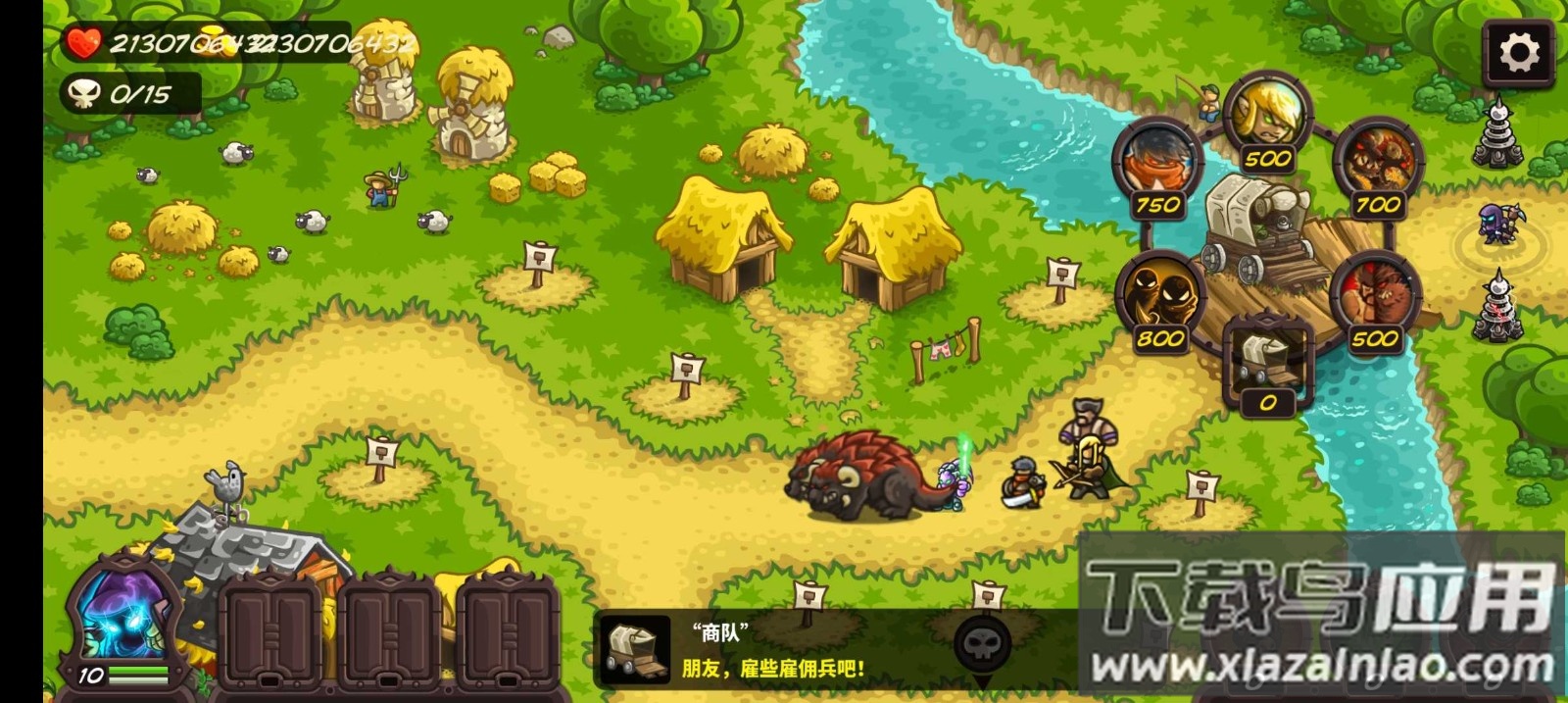Hire the blonde elf mercenary for 500
Image resolution: width=1568 pixels, height=703 pixels.
point(1267,118)
